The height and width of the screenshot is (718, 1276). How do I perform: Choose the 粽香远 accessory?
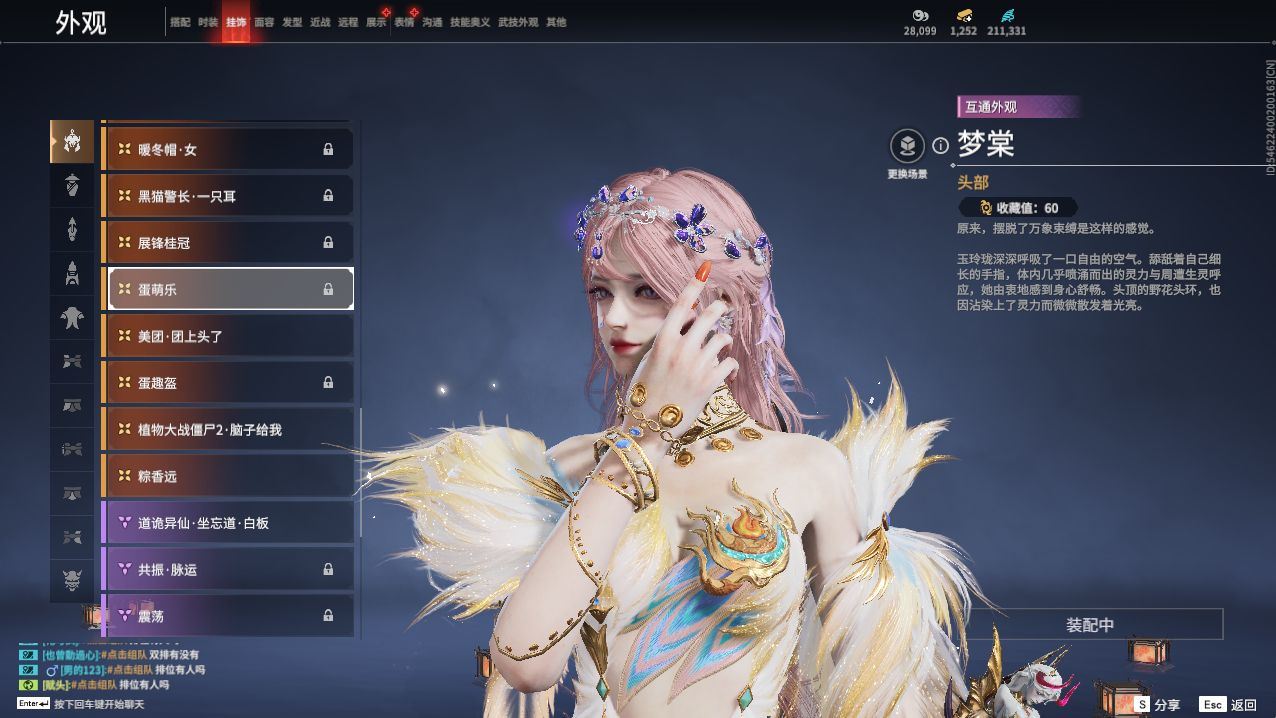(x=229, y=476)
